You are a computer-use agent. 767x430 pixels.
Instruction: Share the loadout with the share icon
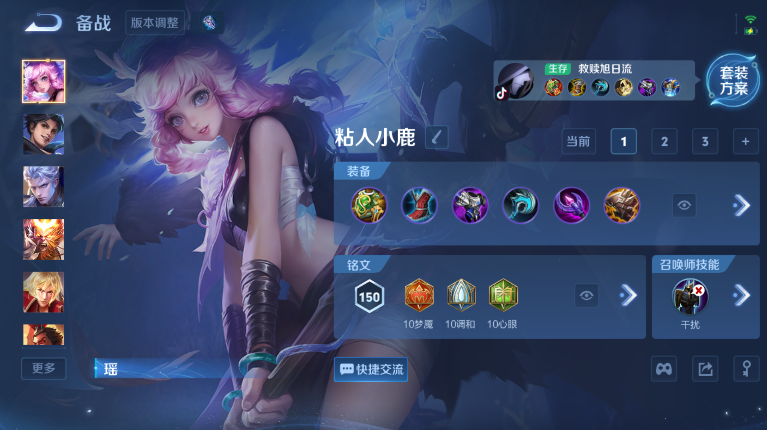705,369
